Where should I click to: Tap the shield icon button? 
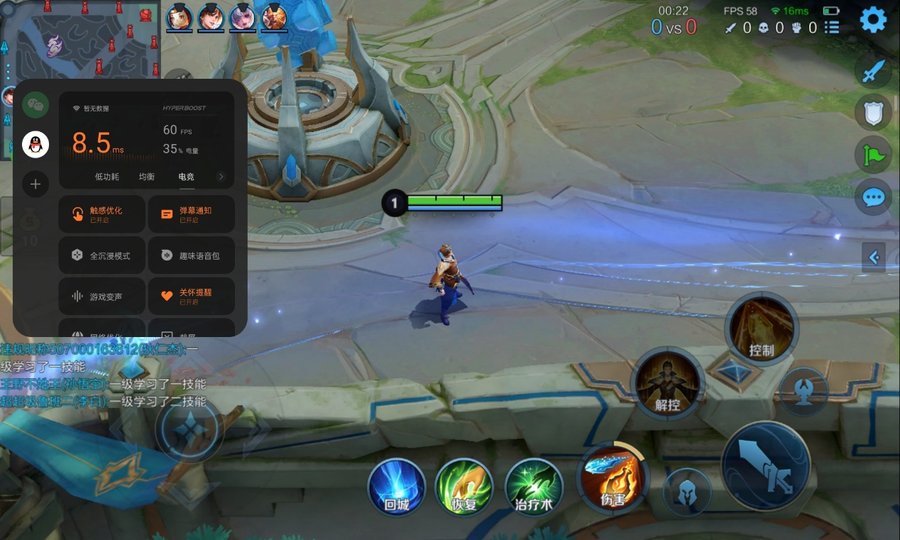tap(873, 113)
